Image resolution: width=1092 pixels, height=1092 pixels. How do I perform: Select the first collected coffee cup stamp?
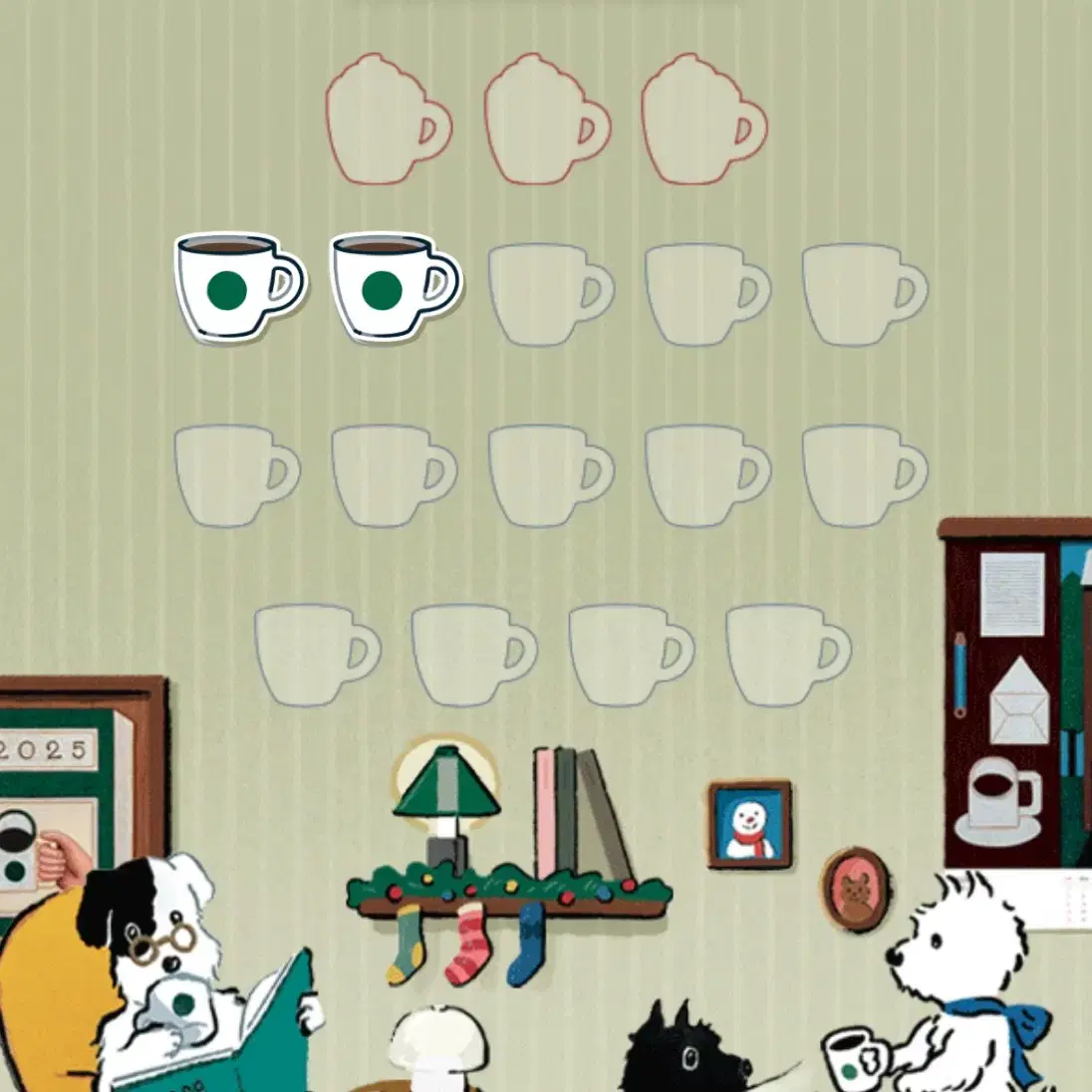point(237,287)
